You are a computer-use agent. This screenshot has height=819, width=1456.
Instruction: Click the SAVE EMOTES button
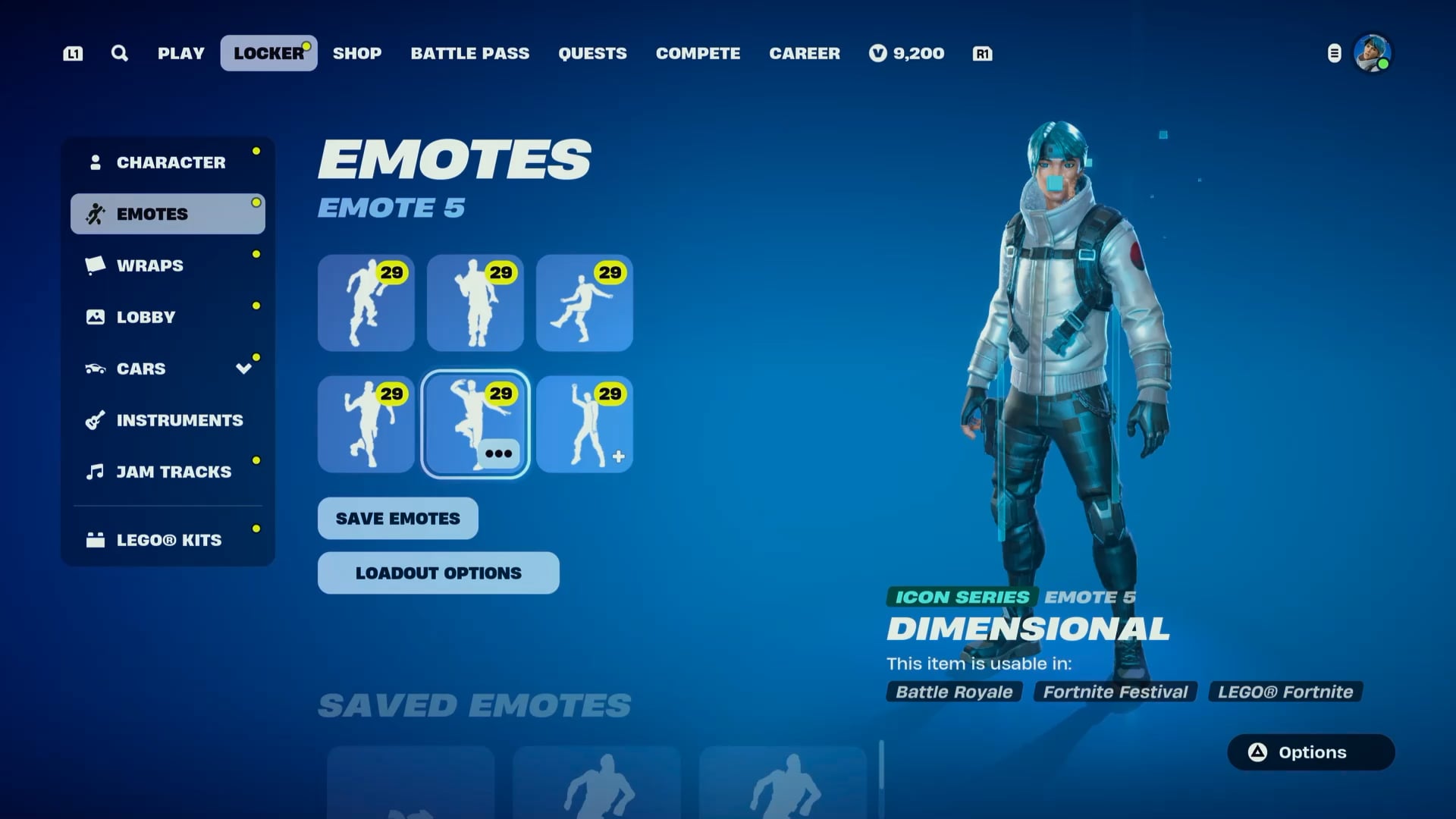pos(397,518)
